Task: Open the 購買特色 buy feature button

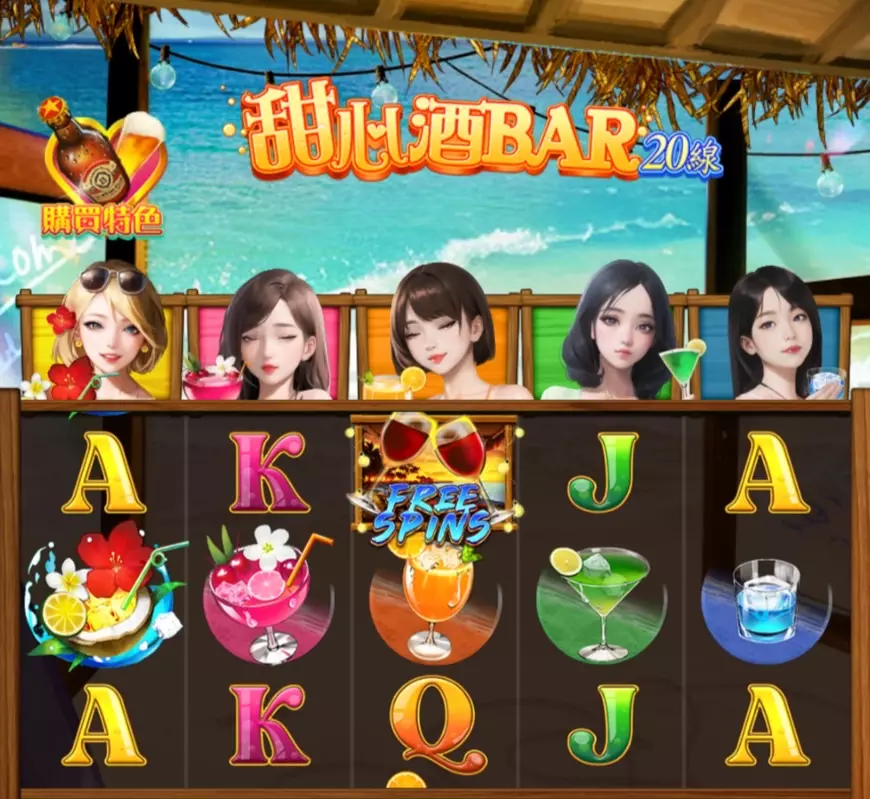Action: pyautogui.click(x=103, y=168)
